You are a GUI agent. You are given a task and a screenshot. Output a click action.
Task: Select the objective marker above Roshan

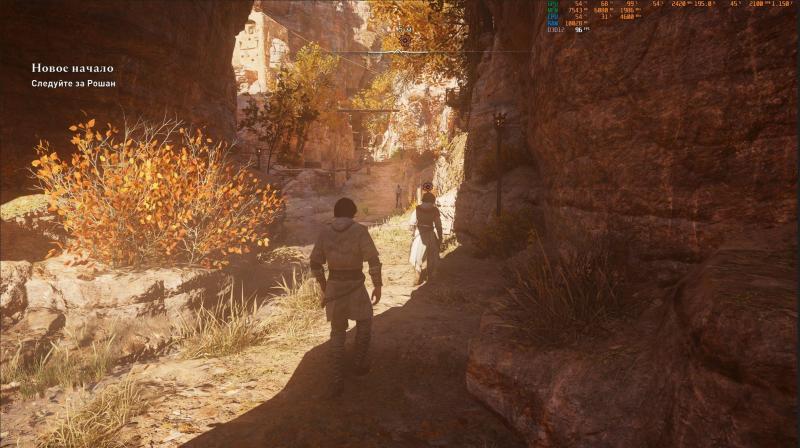pos(428,185)
